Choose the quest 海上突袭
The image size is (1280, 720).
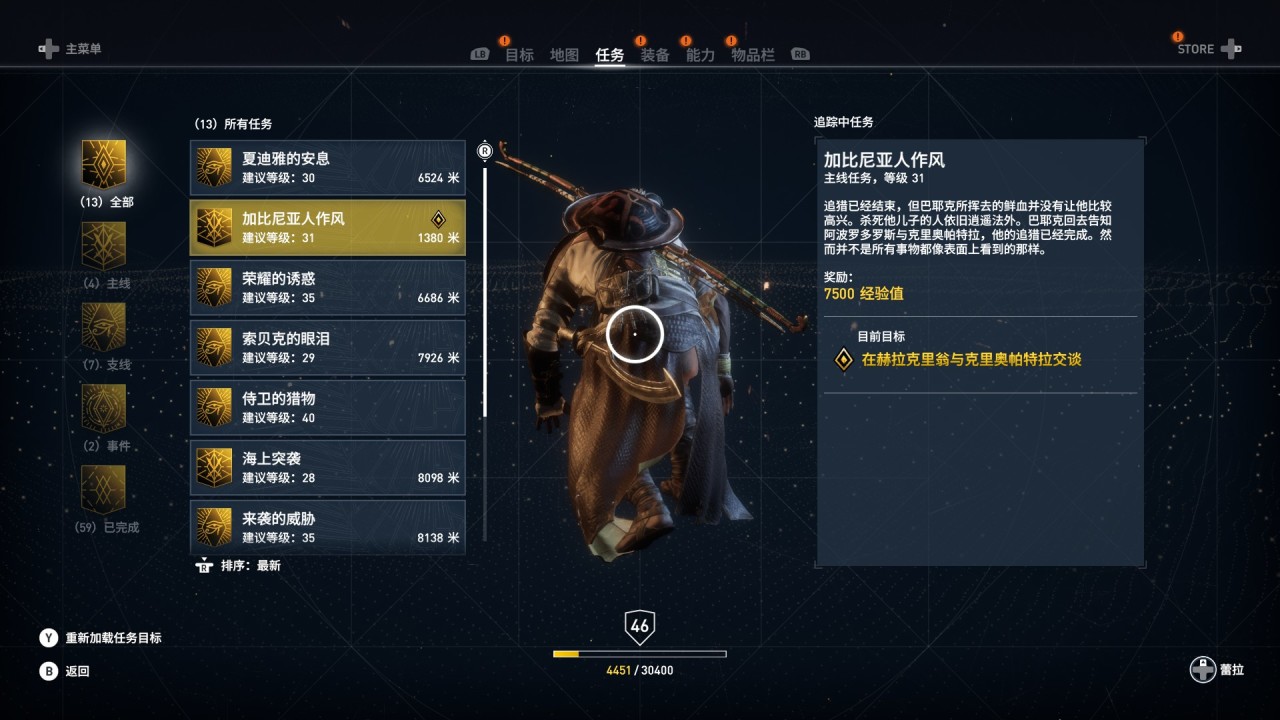point(327,467)
